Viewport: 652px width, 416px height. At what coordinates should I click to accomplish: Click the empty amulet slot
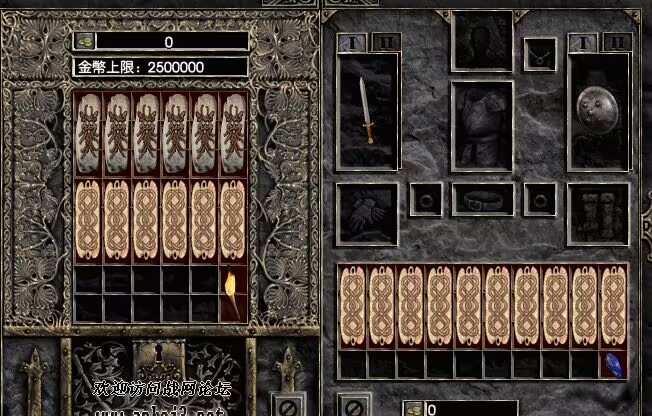[541, 55]
